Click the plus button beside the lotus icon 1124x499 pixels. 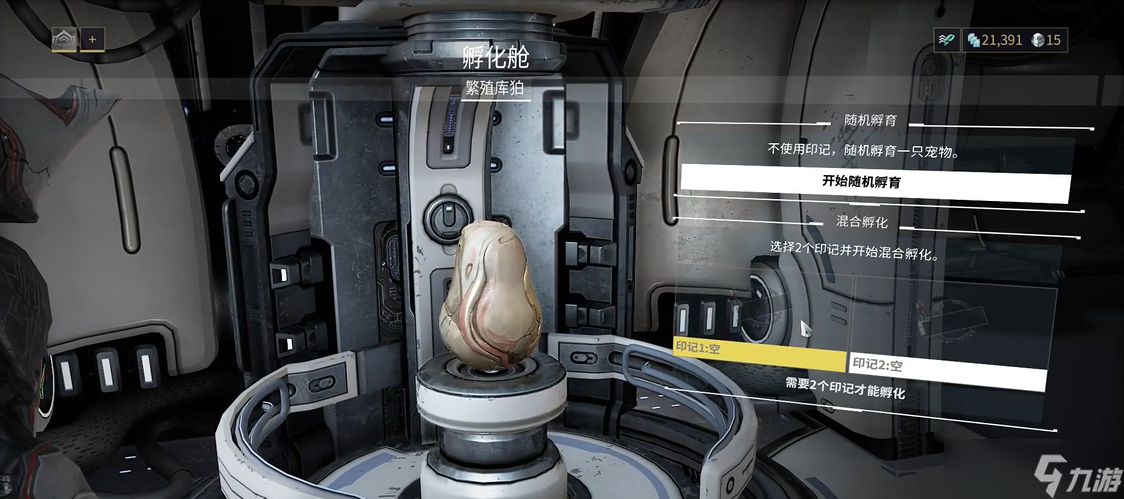click(x=92, y=40)
